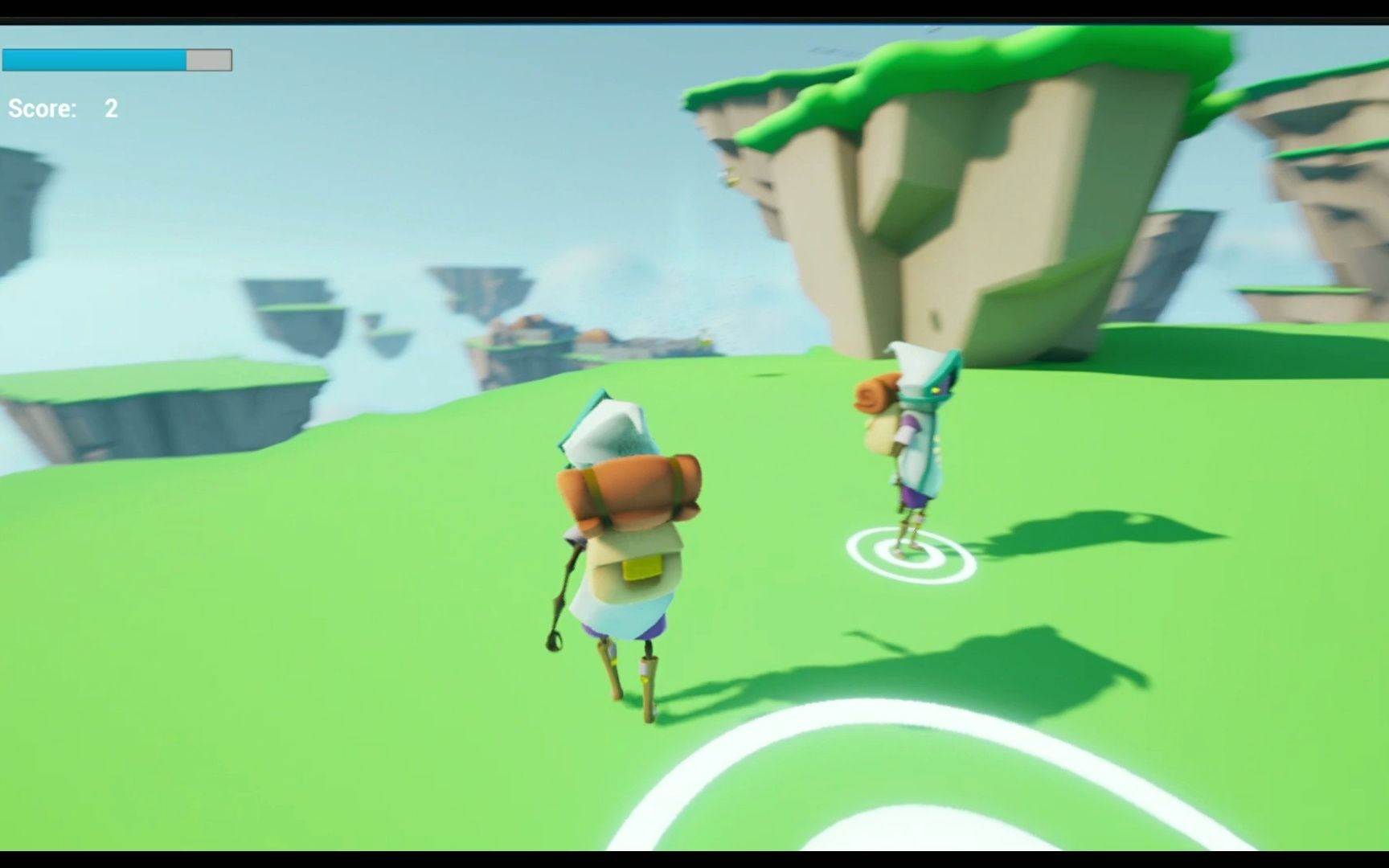Viewport: 1389px width, 868px height.
Task: Click the score value number 2
Action: point(112,108)
